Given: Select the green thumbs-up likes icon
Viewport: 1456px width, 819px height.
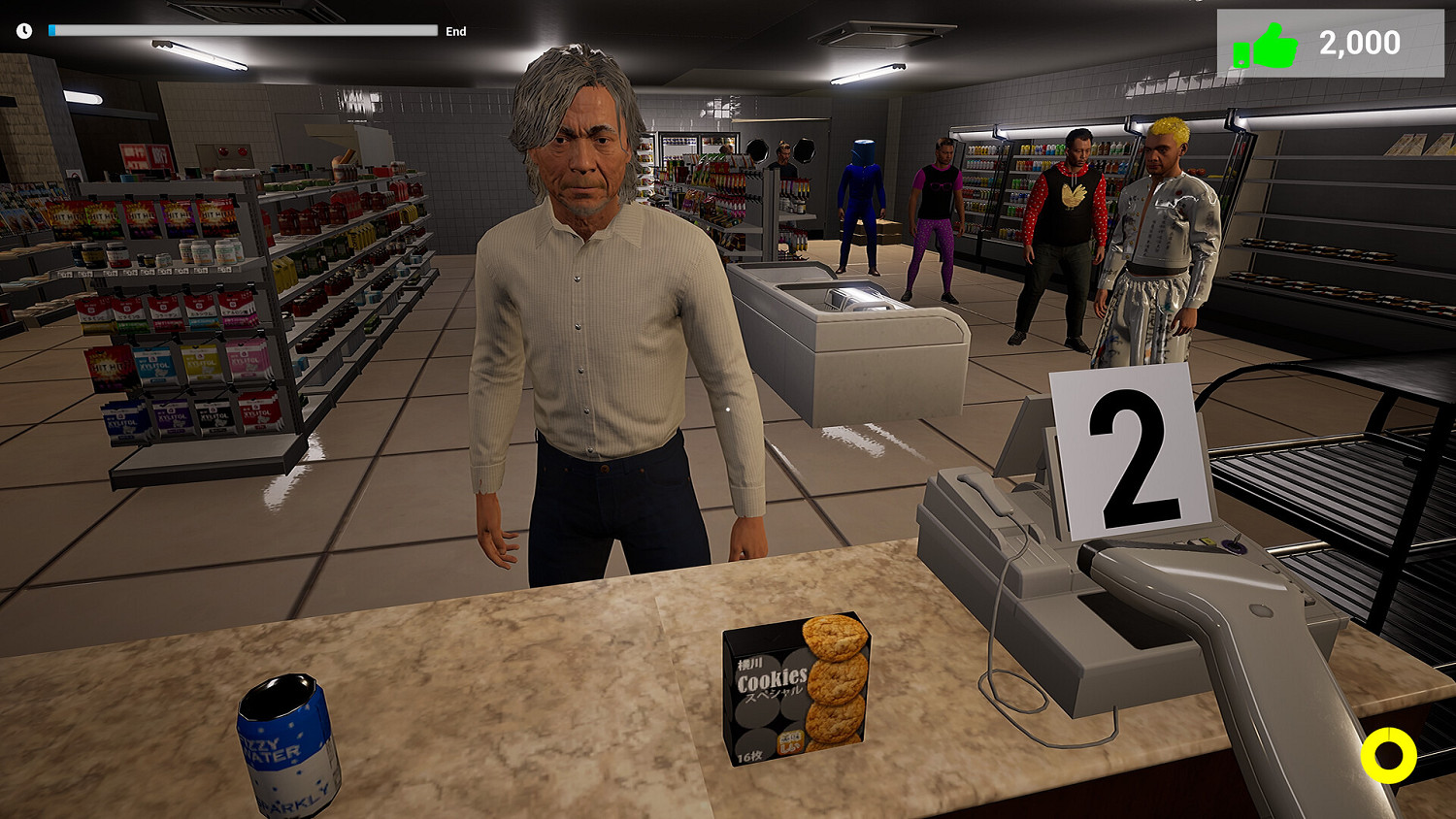Looking at the screenshot, I should (1267, 42).
